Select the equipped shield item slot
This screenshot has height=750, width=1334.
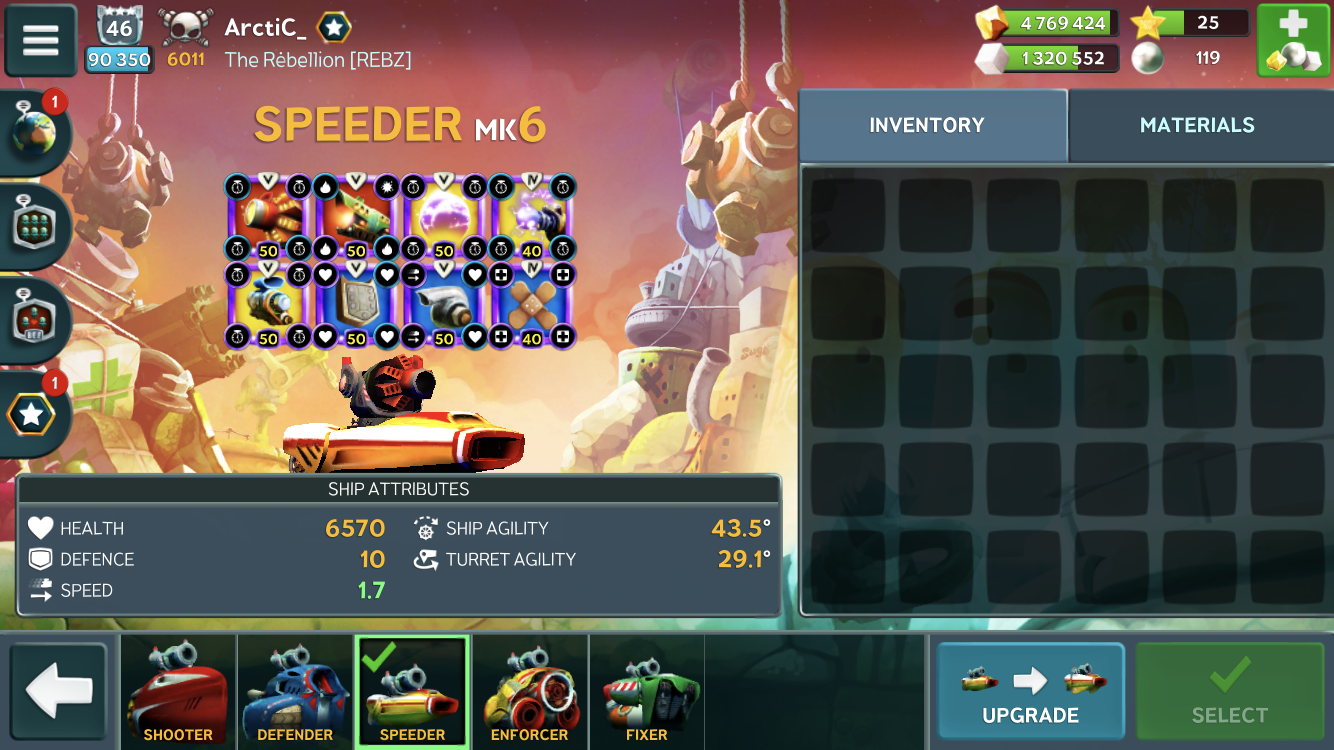[356, 305]
